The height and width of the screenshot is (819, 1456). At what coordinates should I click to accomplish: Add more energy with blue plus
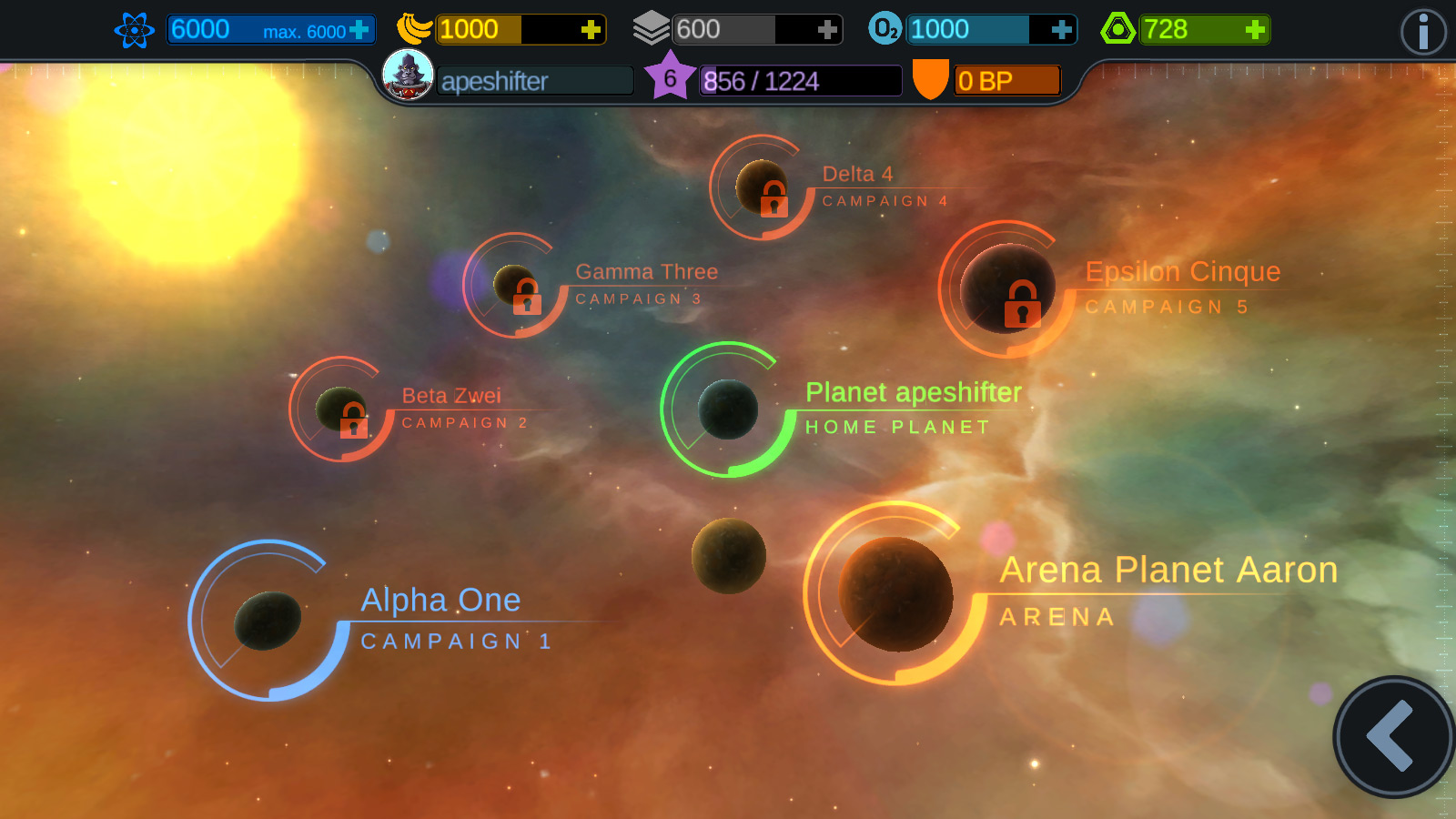tap(359, 30)
